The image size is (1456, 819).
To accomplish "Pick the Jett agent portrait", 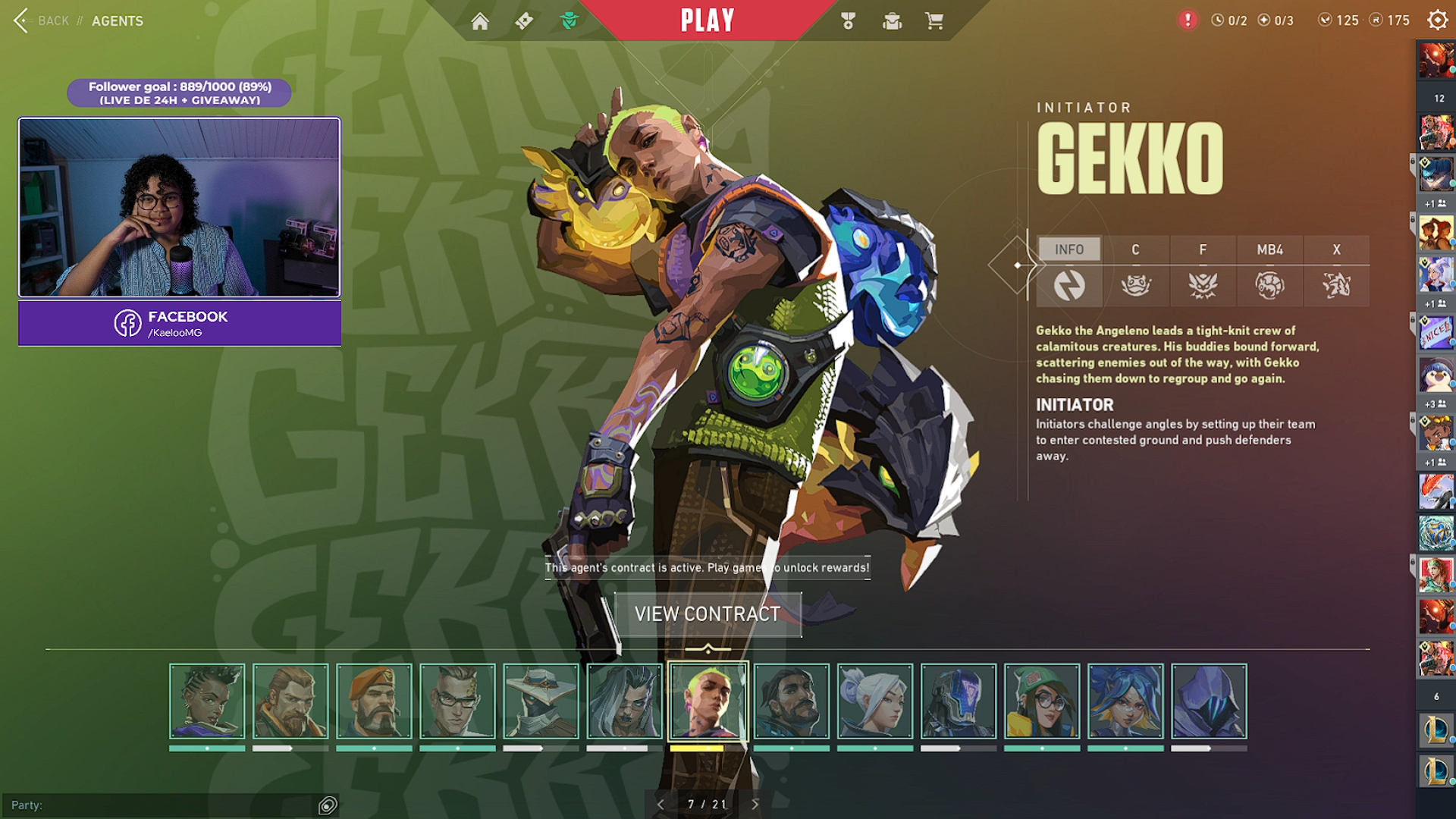I will point(875,701).
